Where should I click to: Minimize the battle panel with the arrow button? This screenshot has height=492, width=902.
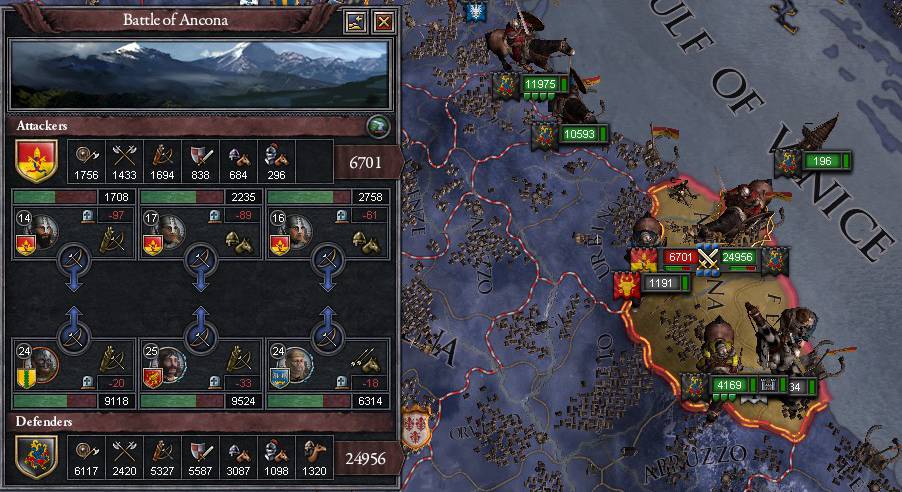(x=356, y=22)
